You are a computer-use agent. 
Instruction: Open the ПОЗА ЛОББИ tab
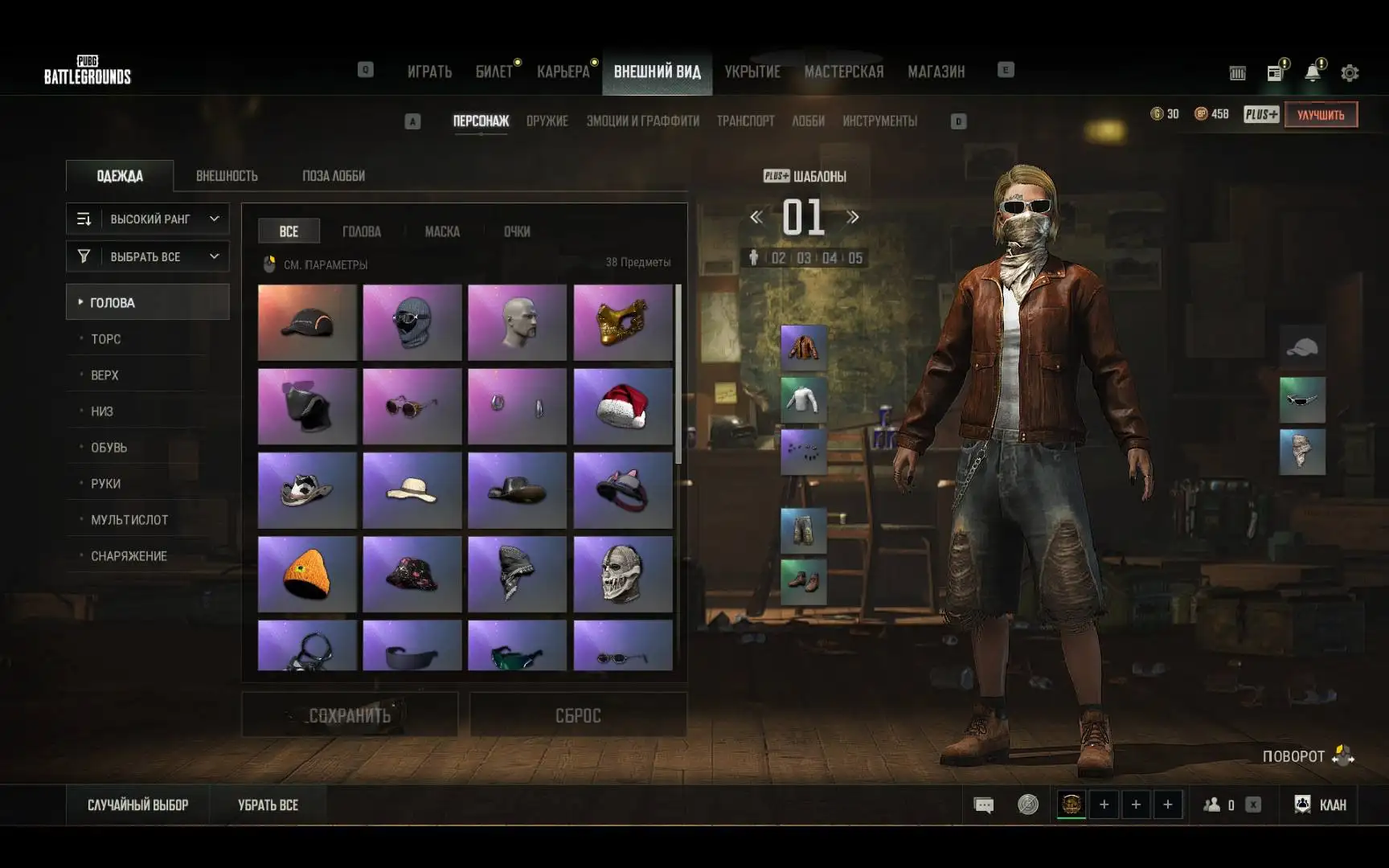click(334, 176)
